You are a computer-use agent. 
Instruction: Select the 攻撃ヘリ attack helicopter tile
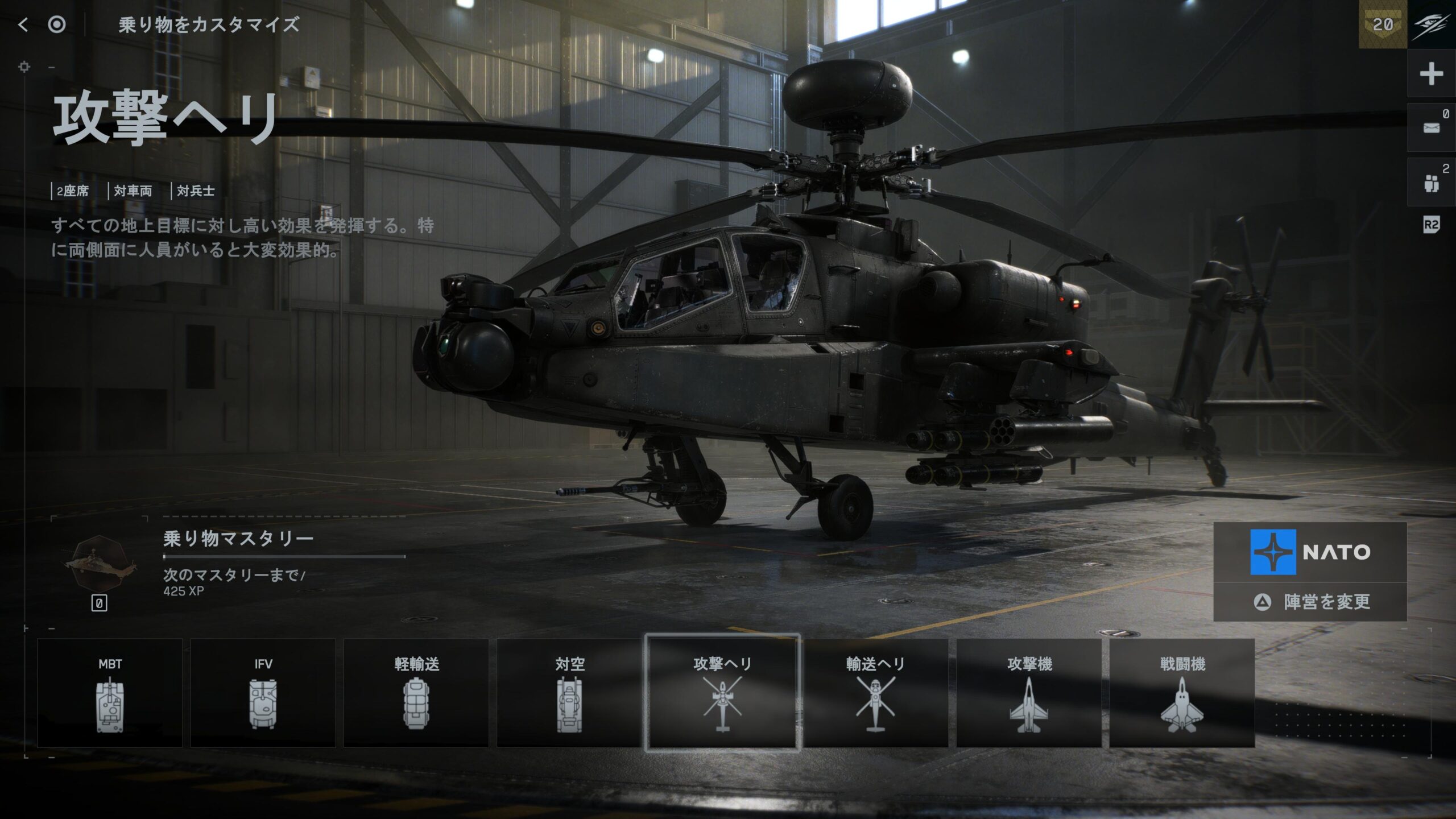(x=722, y=693)
